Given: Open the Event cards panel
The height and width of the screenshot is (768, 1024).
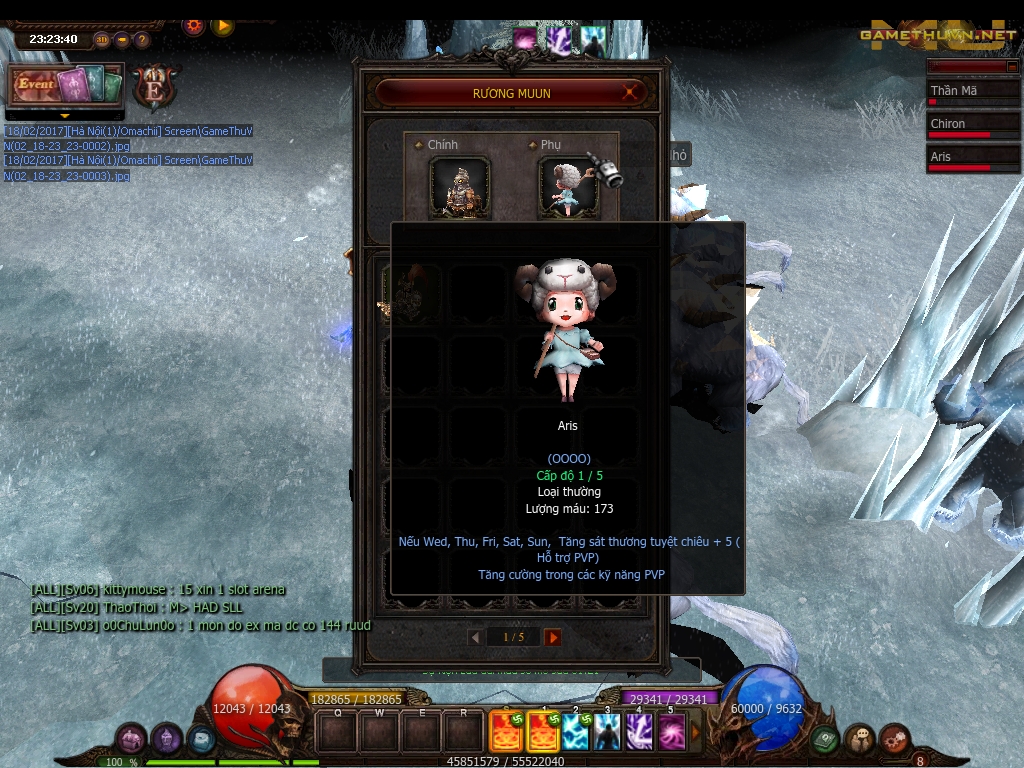Looking at the screenshot, I should pos(66,85).
